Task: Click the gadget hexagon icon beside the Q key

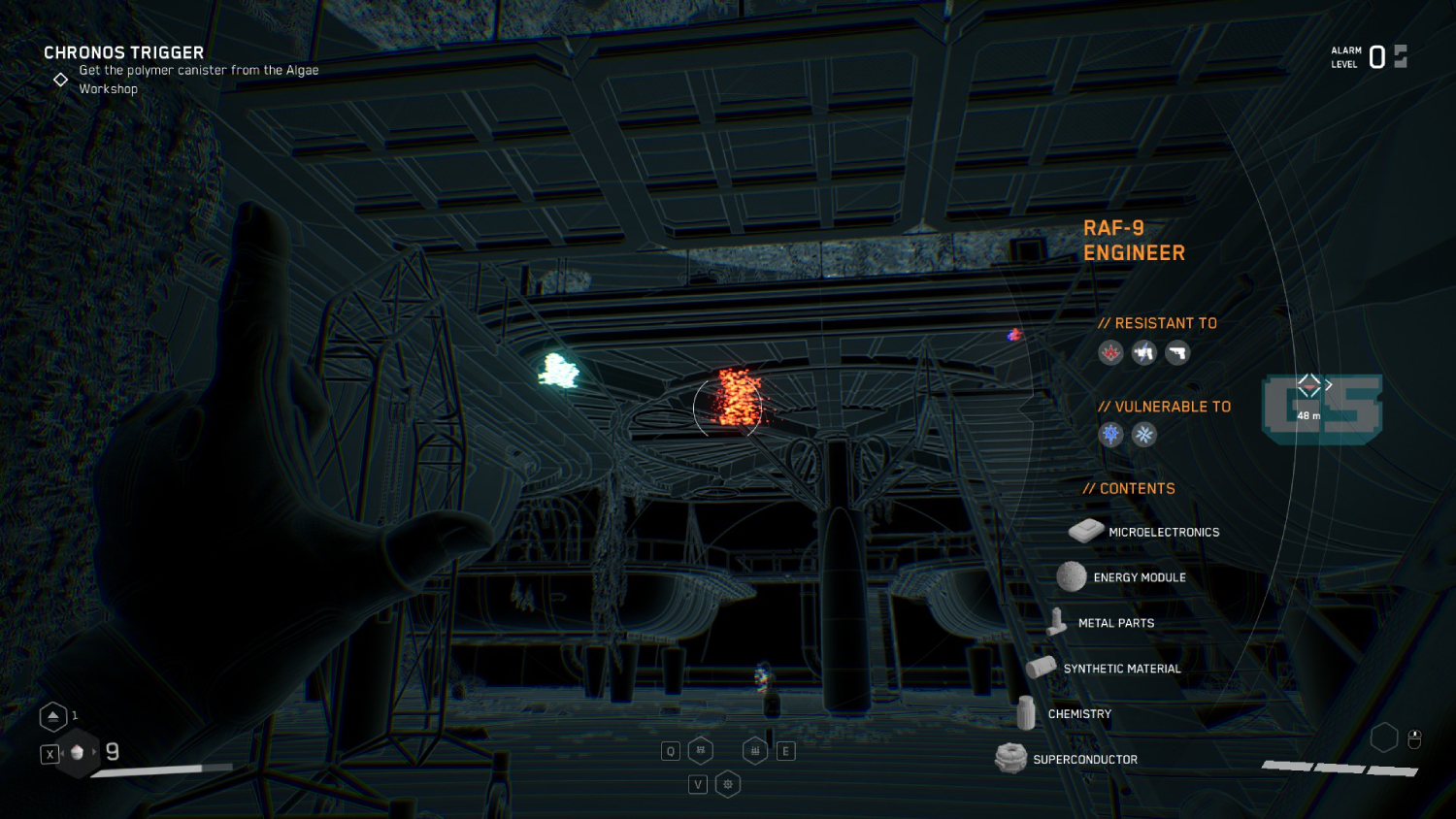Action: click(700, 750)
